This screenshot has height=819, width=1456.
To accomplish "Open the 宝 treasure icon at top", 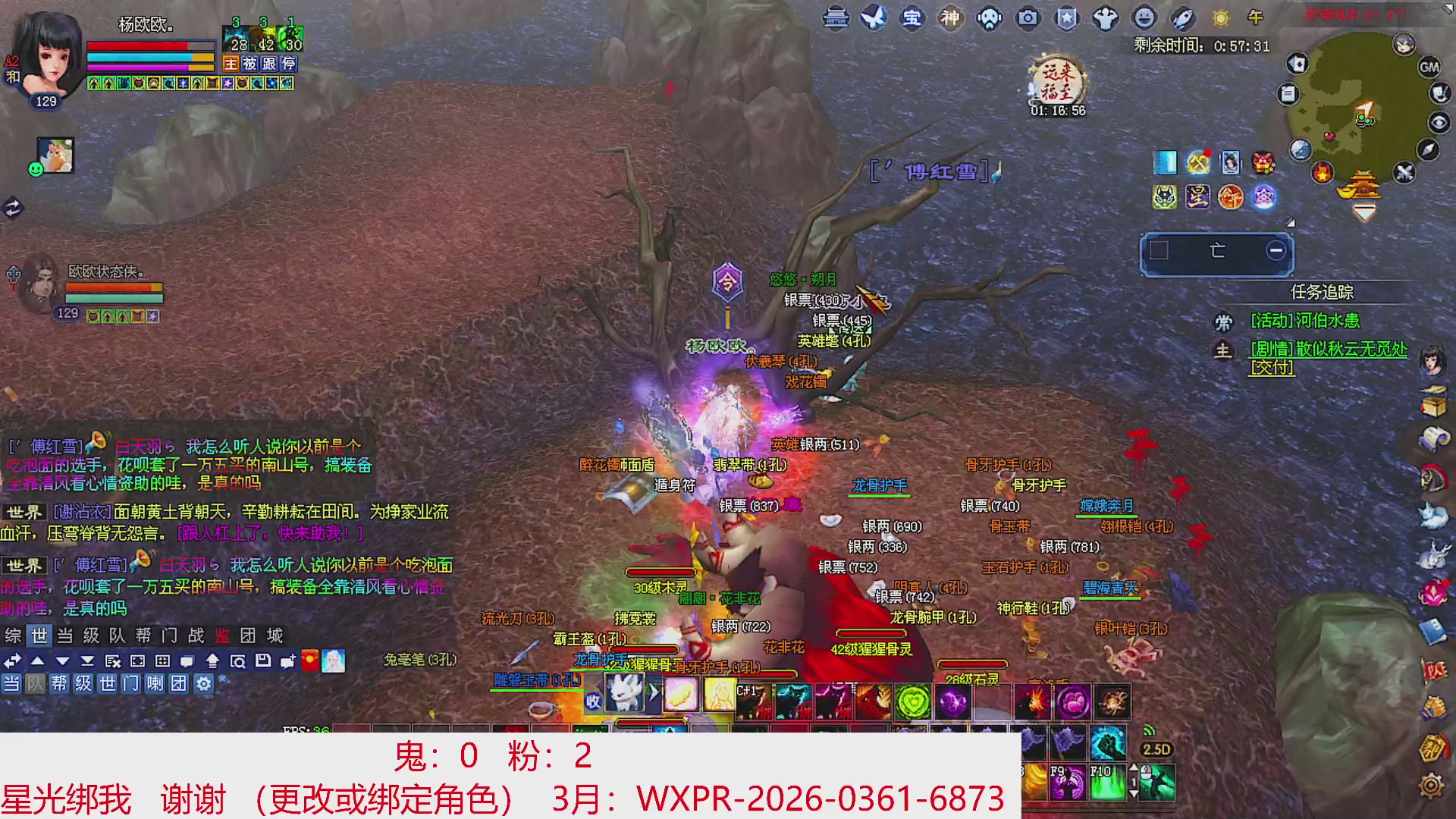I will pyautogui.click(x=912, y=19).
